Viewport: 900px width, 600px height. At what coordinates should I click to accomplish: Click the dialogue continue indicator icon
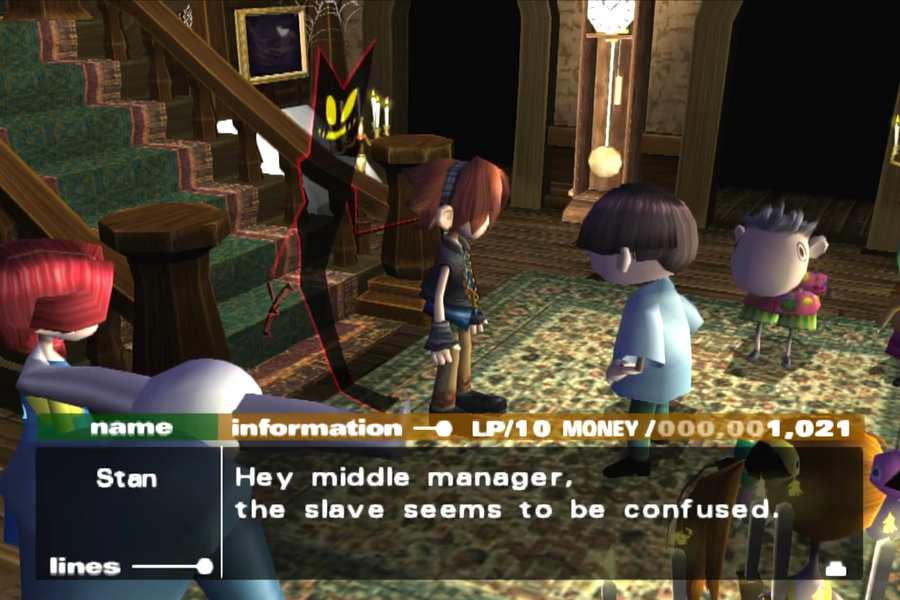click(x=836, y=568)
